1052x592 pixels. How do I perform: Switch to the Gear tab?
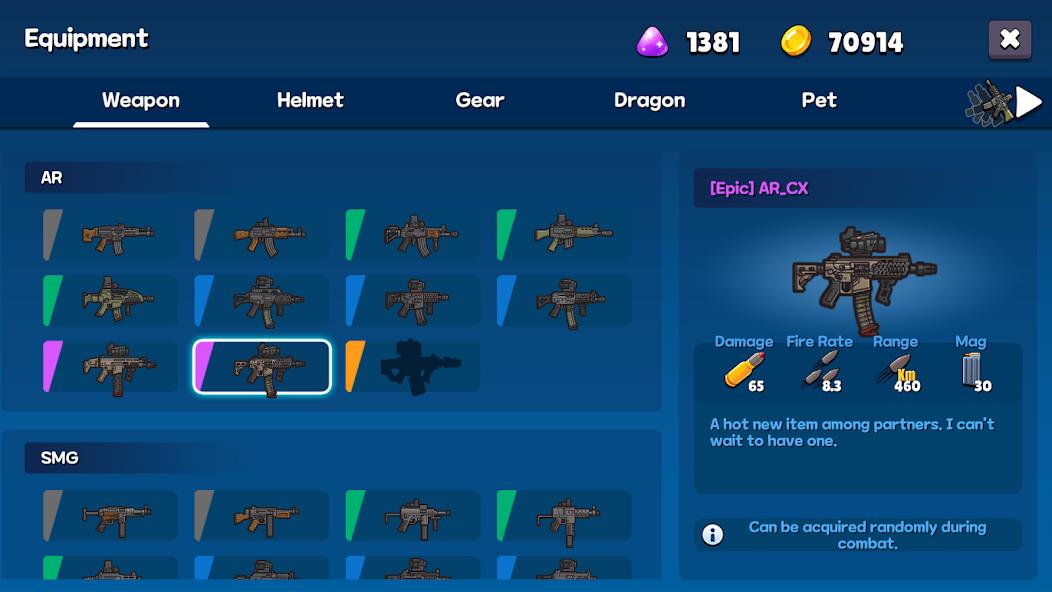click(x=480, y=101)
